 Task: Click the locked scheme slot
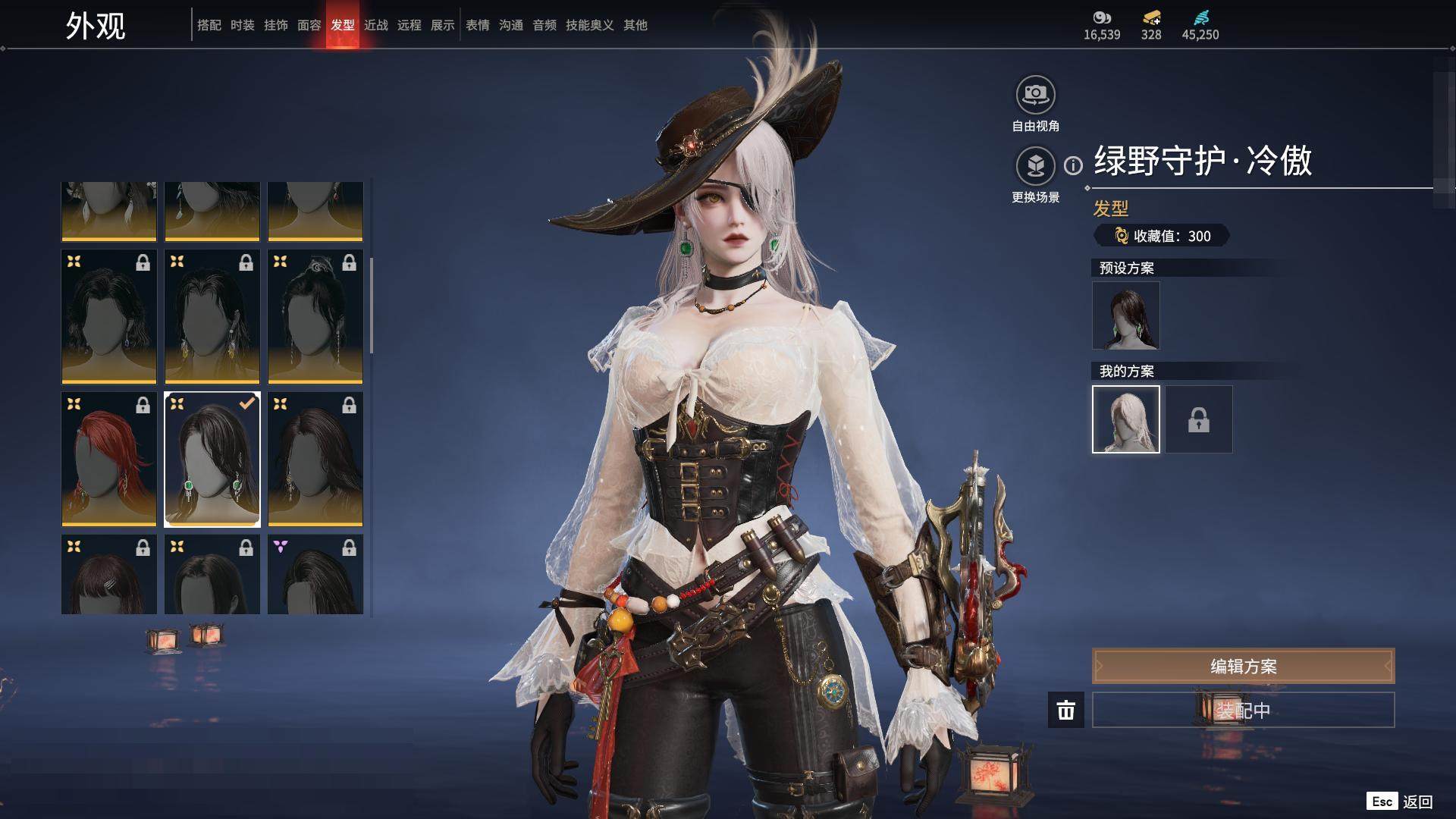(x=1198, y=419)
